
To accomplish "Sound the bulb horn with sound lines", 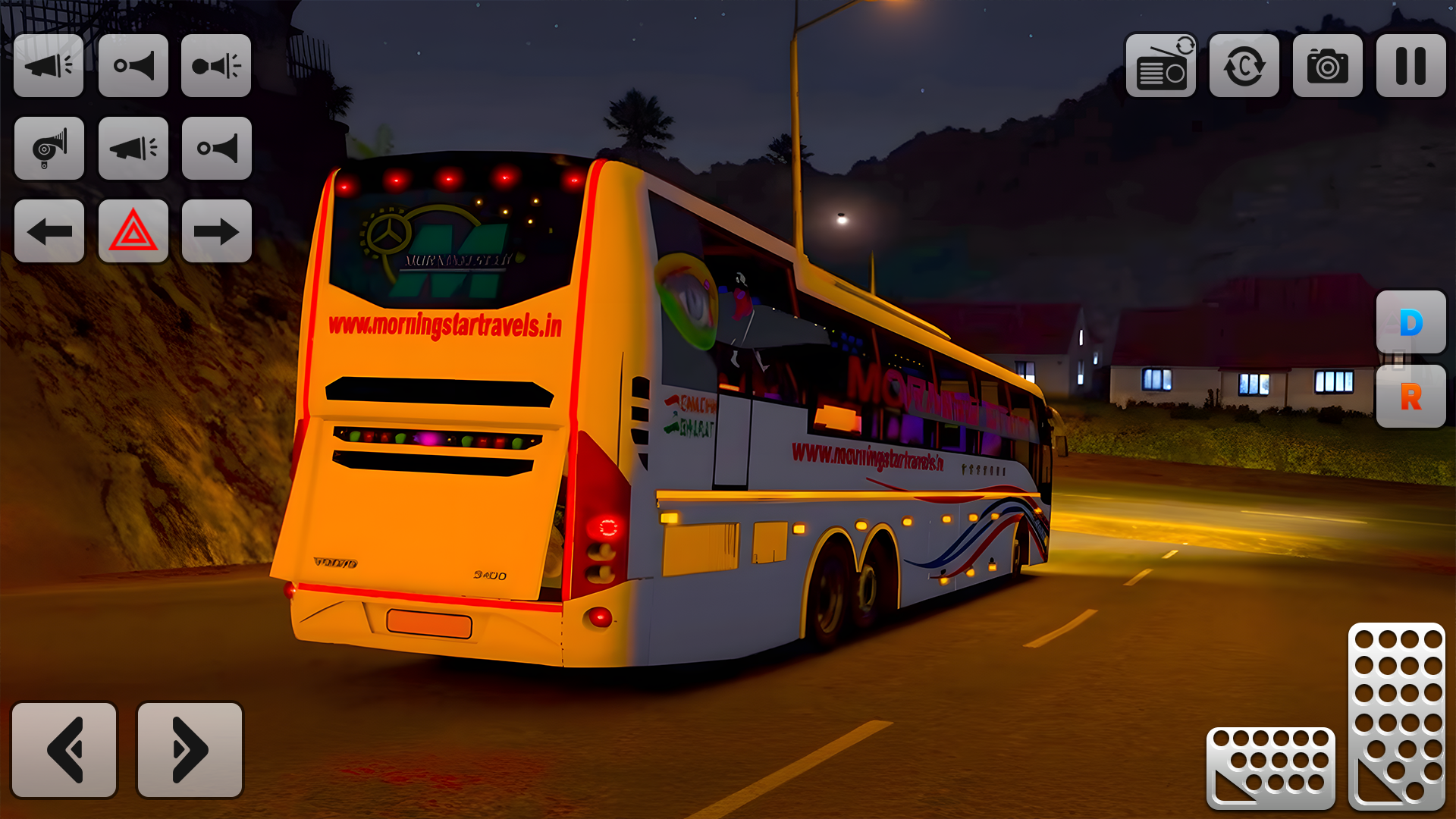I will (216, 66).
